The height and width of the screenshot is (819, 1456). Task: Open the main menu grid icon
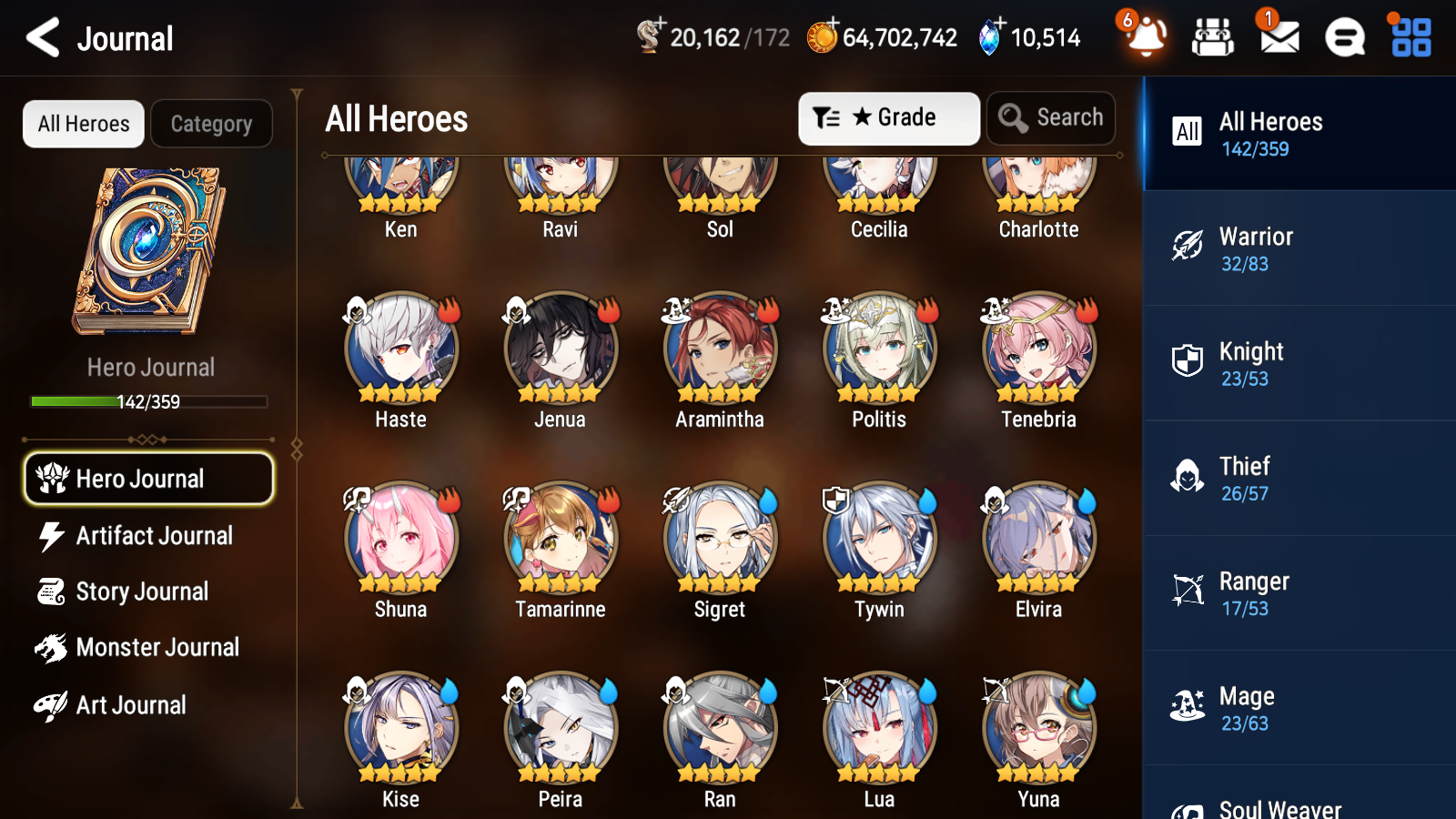(x=1409, y=37)
